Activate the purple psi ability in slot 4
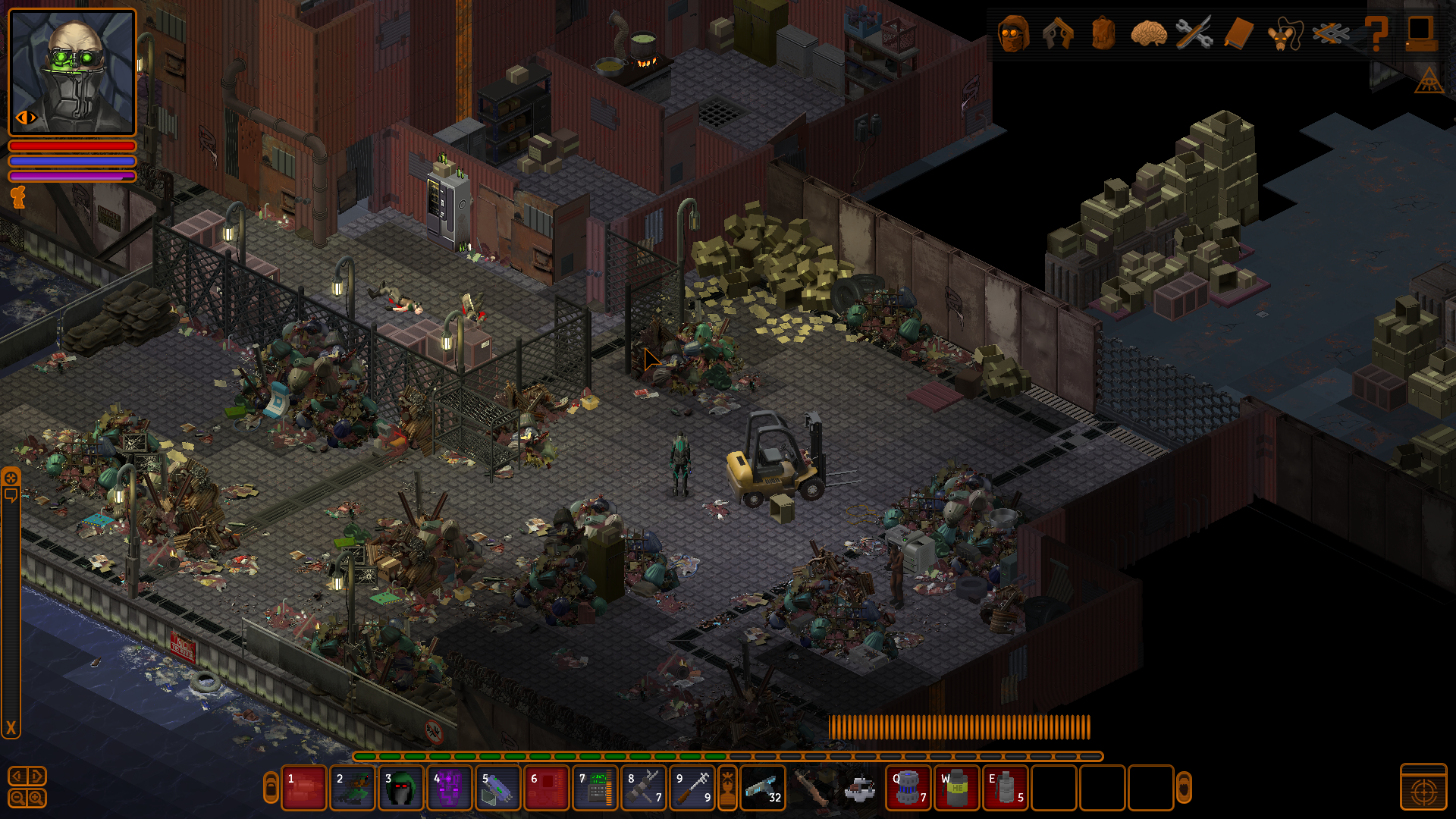 pos(449,788)
